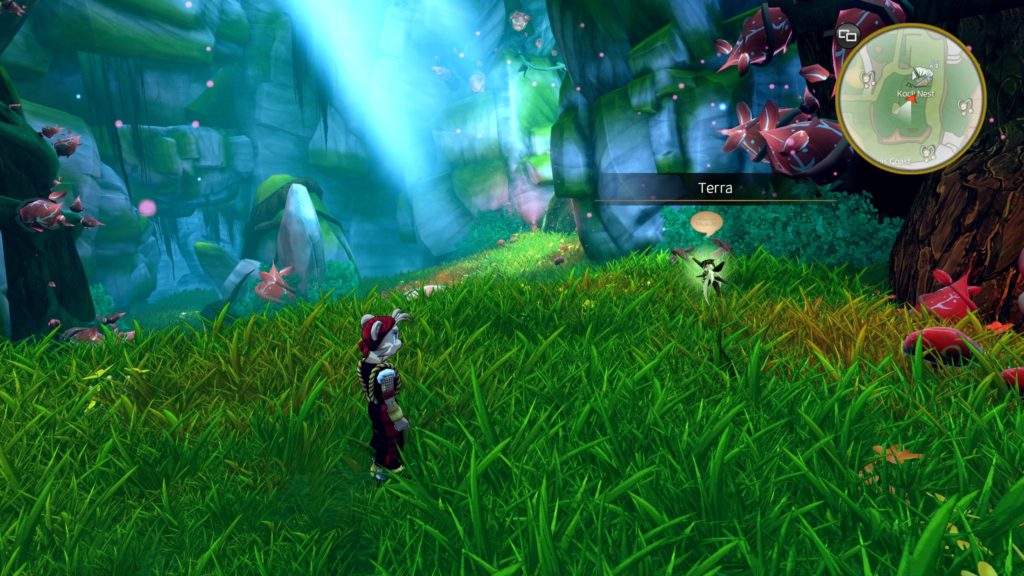This screenshot has width=1024, height=576.
Task: Select the nest marker on the minimap
Action: [x=922, y=75]
